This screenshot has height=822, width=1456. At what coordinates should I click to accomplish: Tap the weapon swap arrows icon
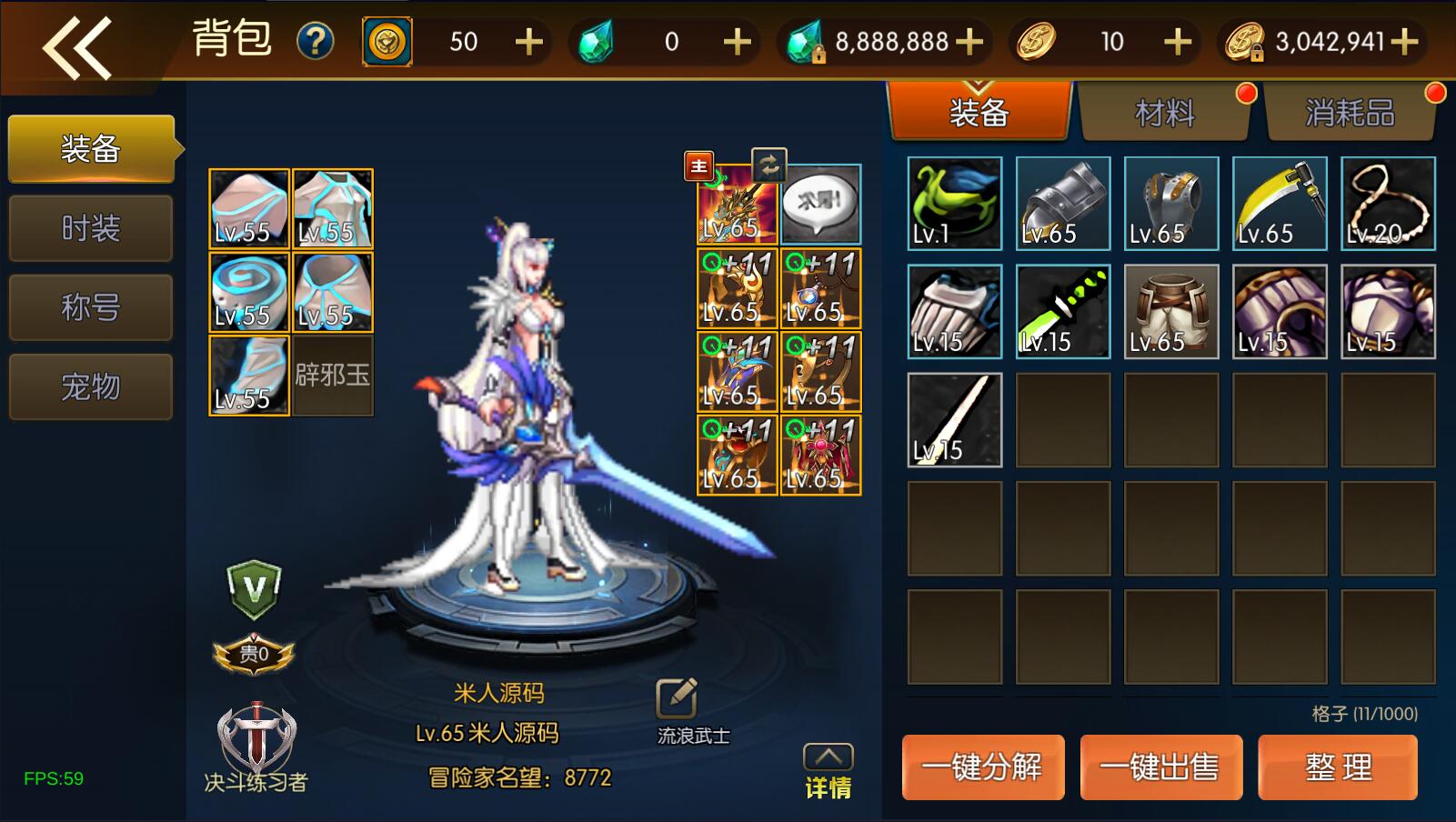pyautogui.click(x=768, y=165)
